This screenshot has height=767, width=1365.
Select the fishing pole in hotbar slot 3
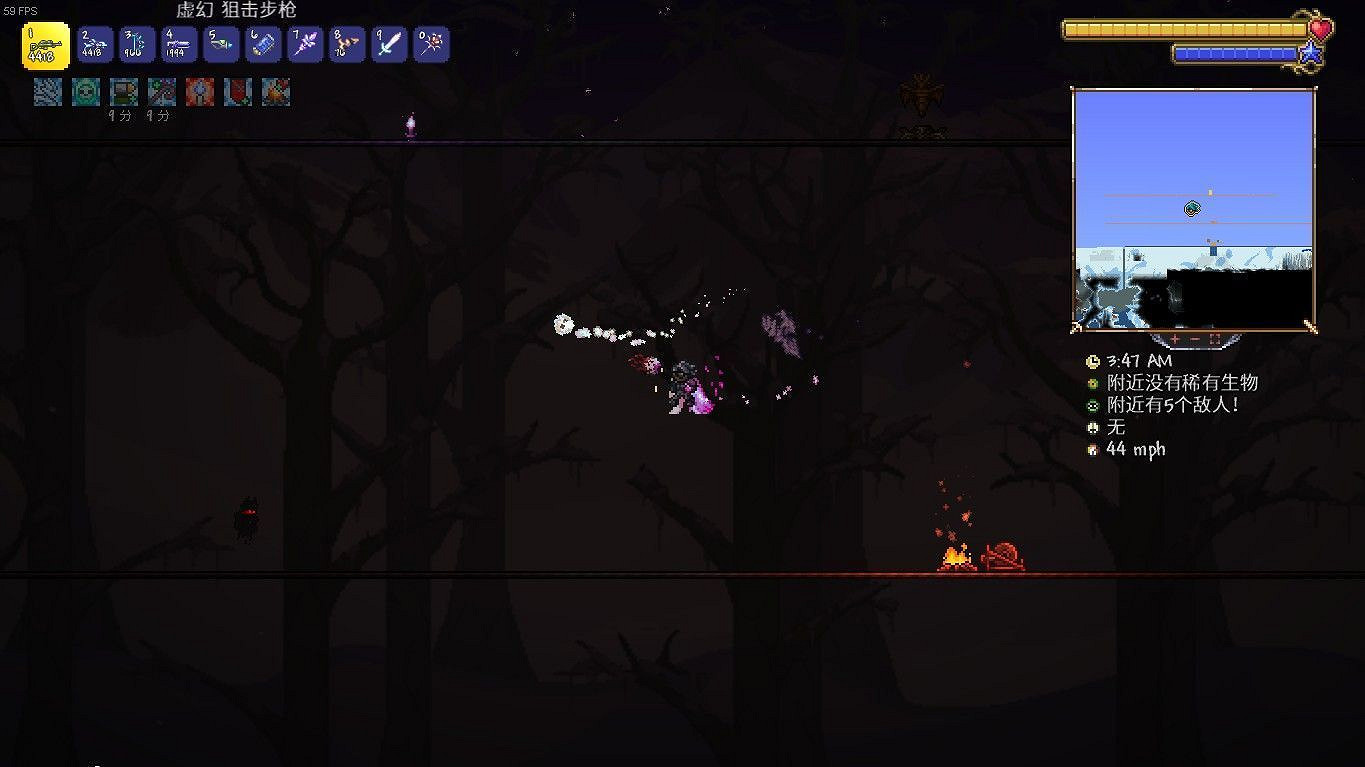(137, 44)
